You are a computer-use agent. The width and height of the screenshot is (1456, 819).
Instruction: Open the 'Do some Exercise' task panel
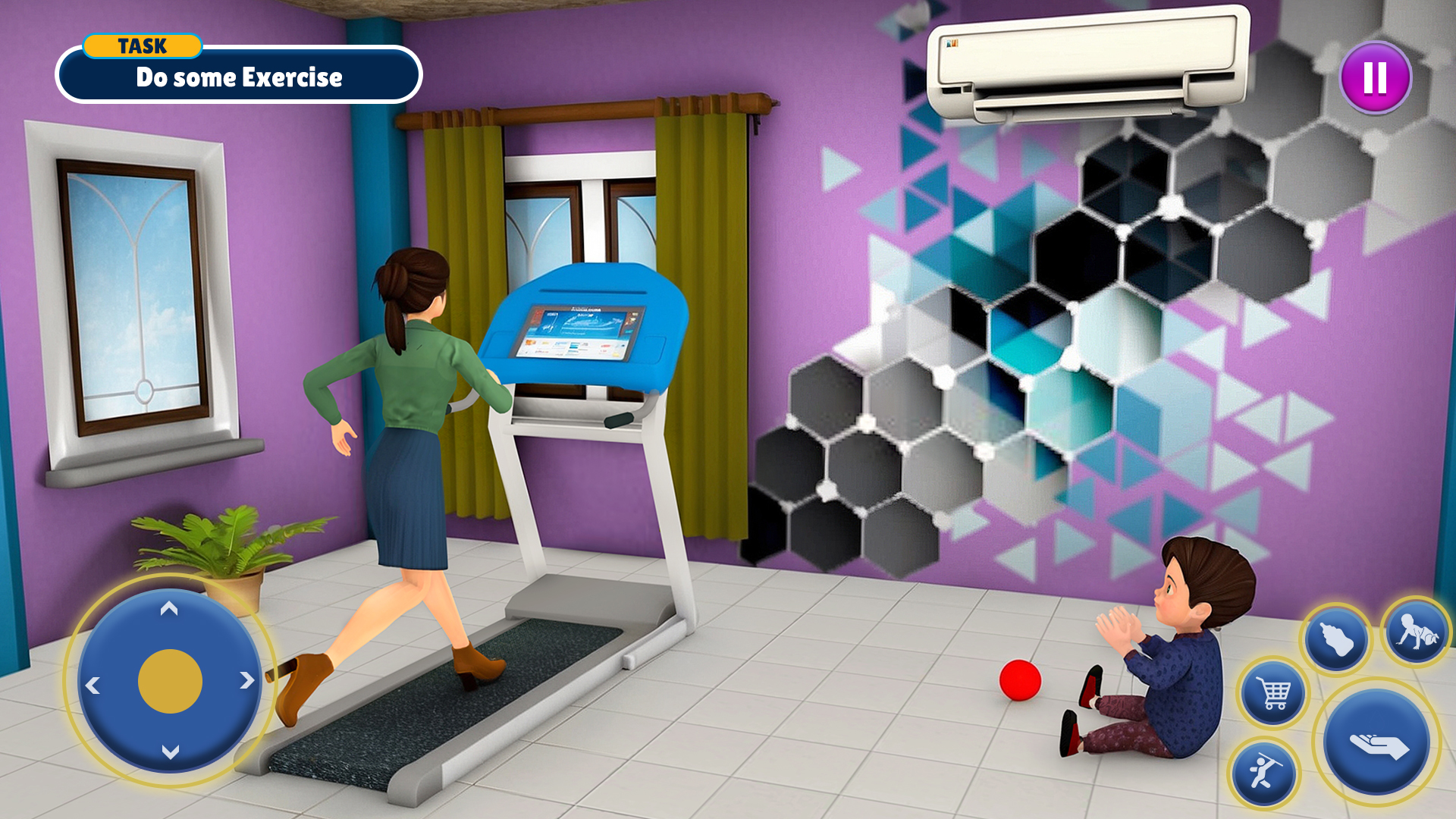[x=239, y=77]
